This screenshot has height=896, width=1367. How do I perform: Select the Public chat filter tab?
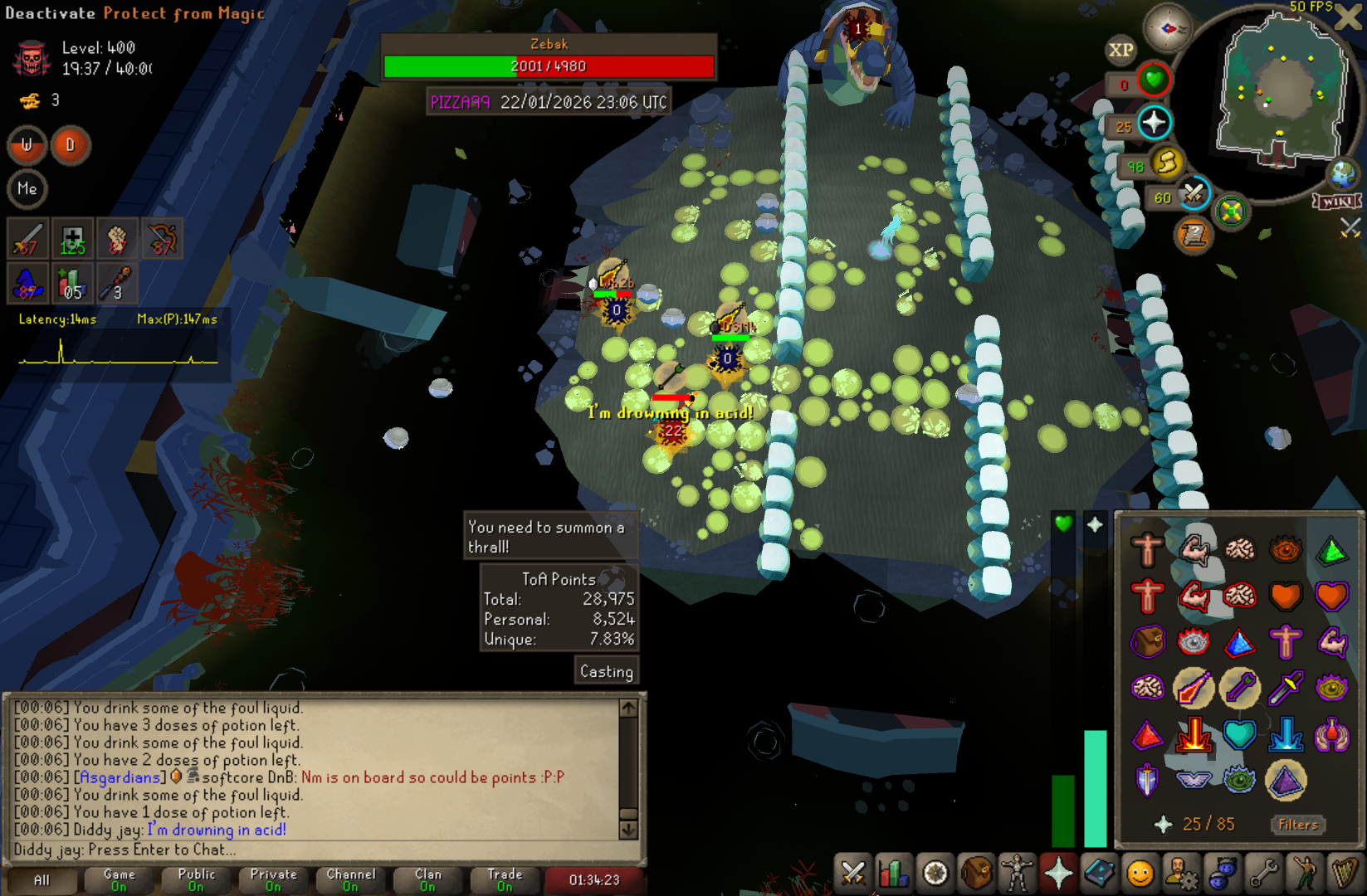pyautogui.click(x=196, y=879)
